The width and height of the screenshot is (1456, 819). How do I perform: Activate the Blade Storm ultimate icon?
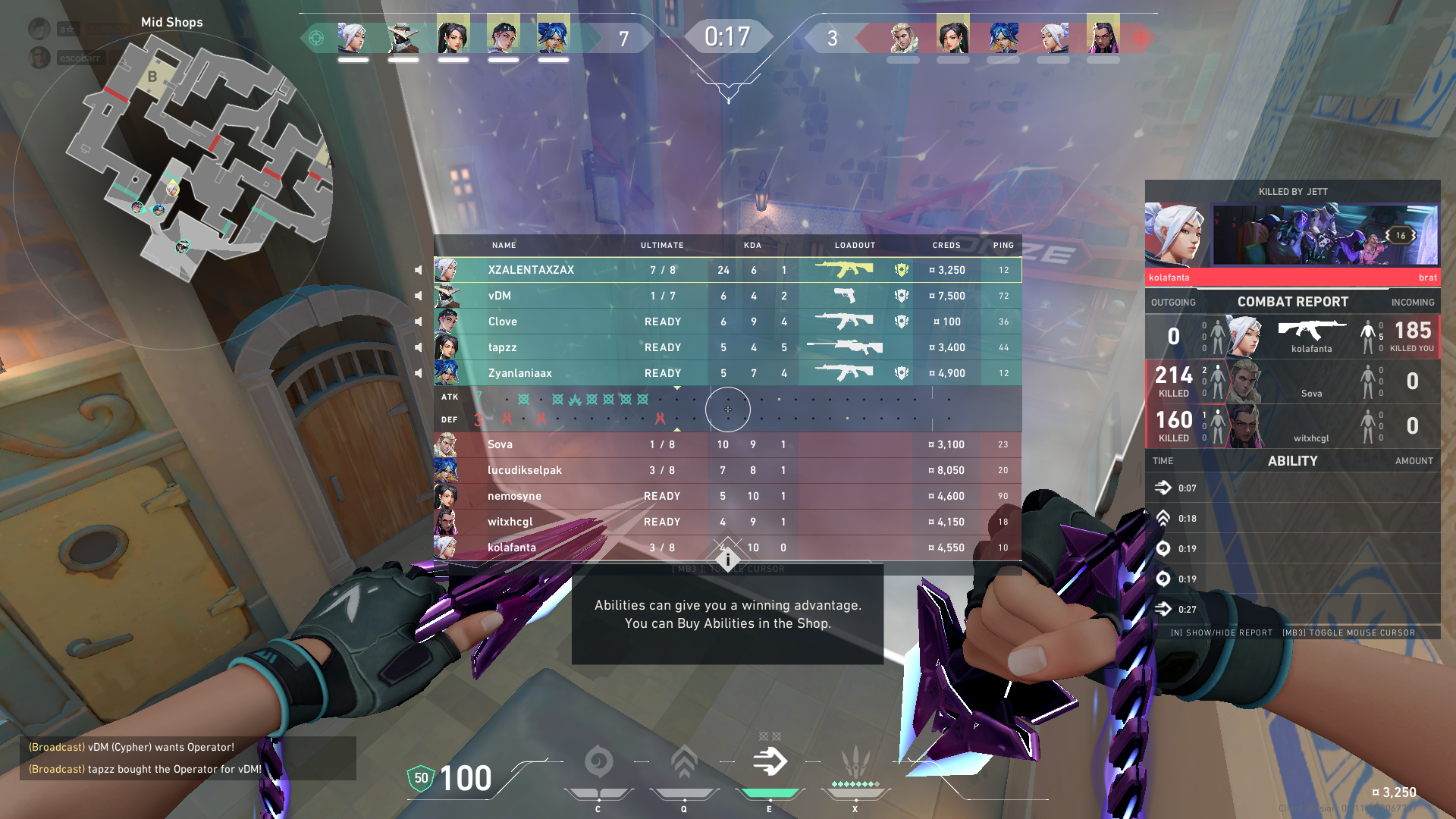pyautogui.click(x=855, y=762)
